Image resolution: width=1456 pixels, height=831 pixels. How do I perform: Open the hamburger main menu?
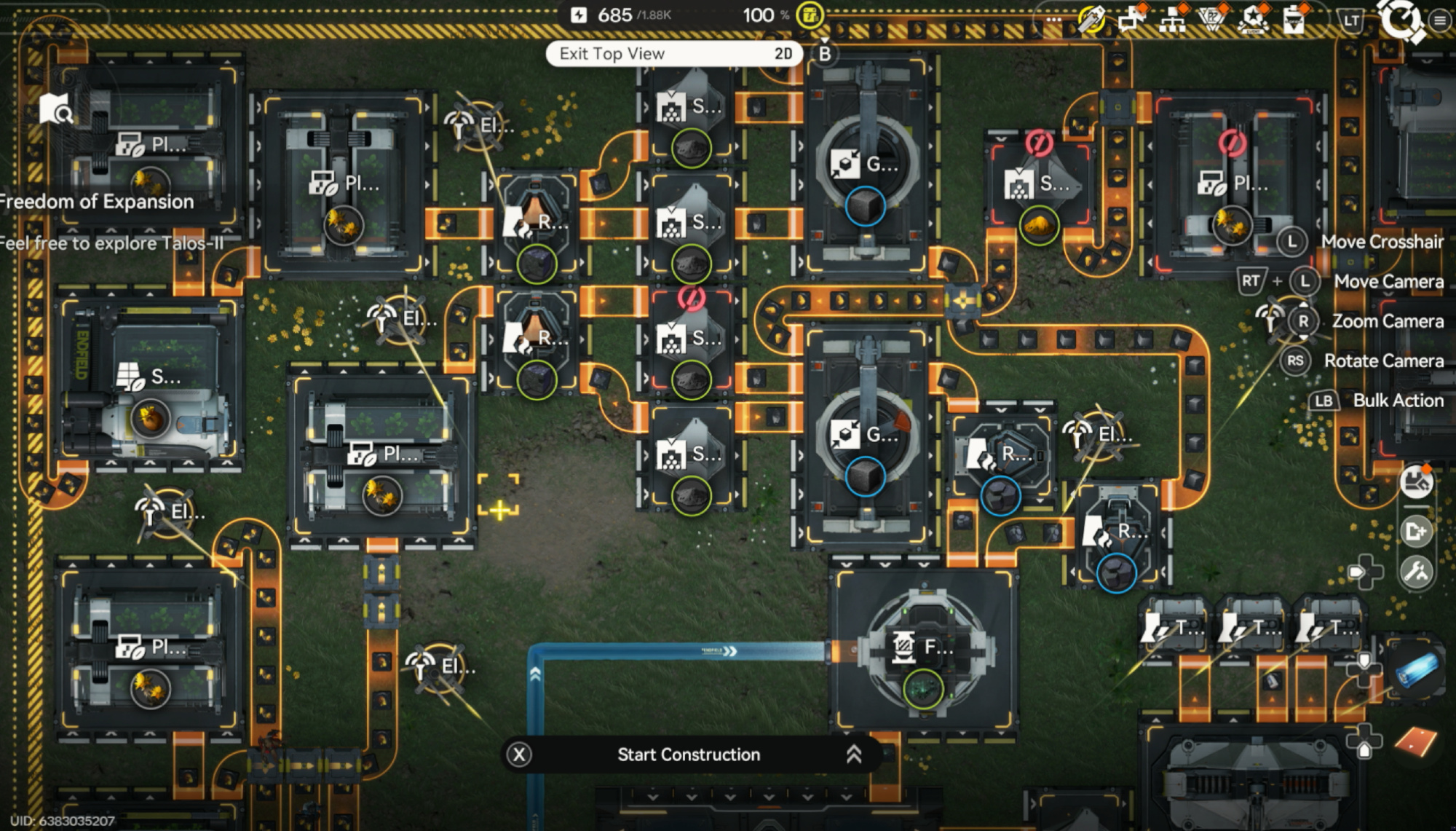coord(1439,20)
